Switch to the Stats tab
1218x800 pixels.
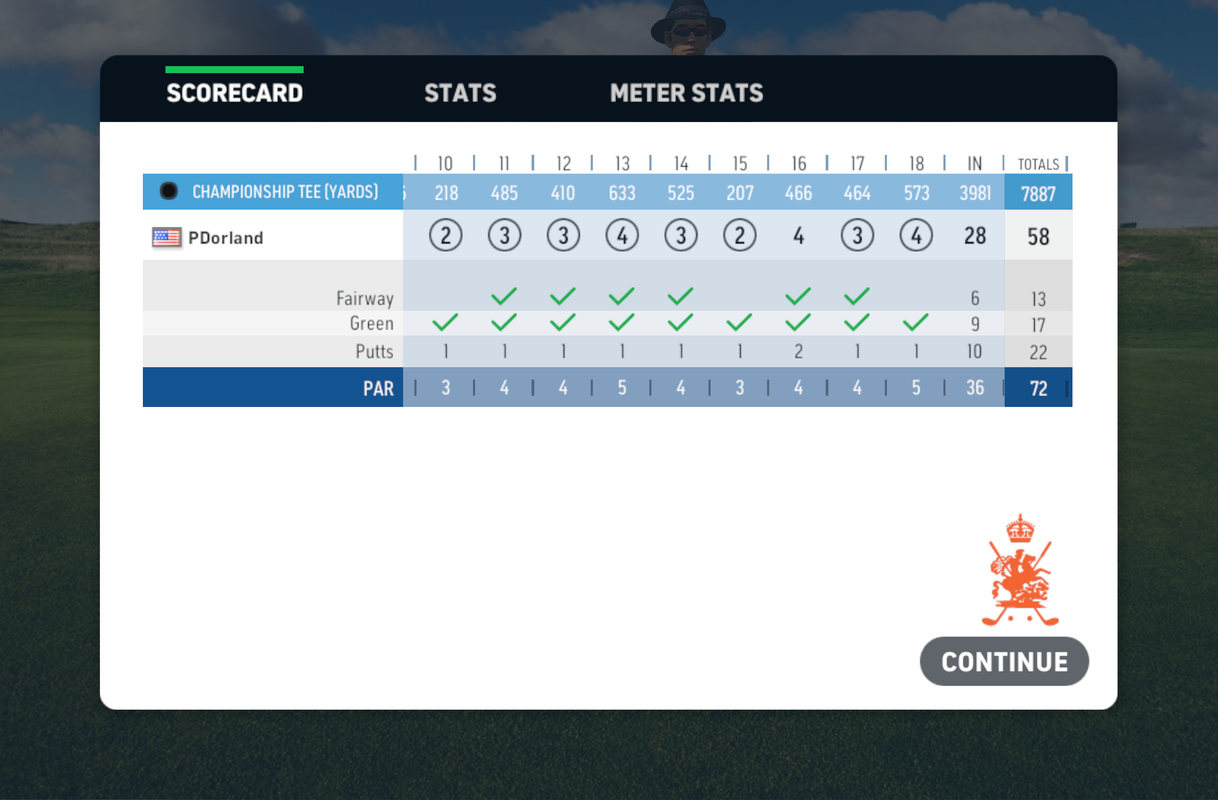click(x=460, y=93)
